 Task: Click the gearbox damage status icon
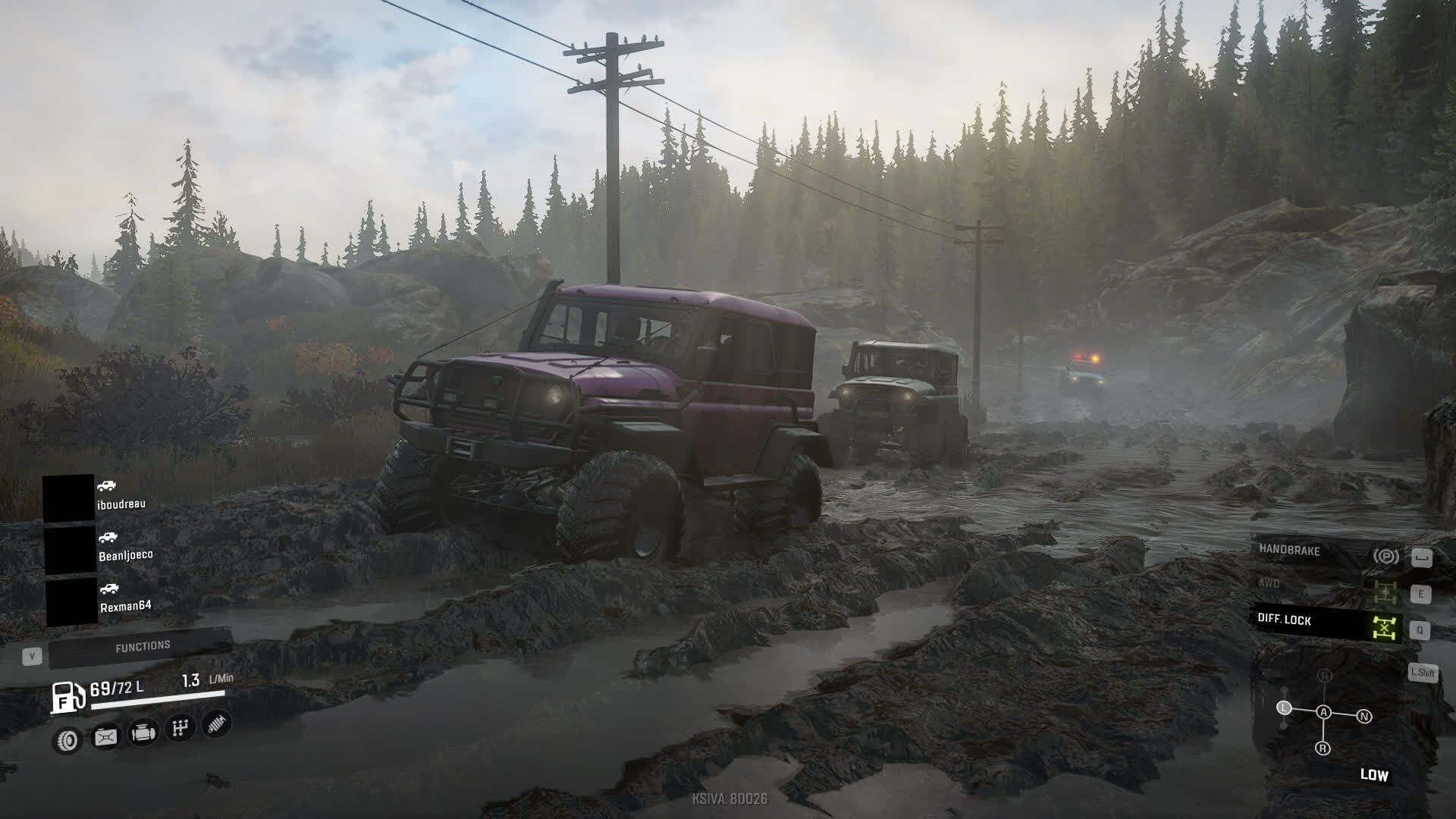click(x=180, y=728)
